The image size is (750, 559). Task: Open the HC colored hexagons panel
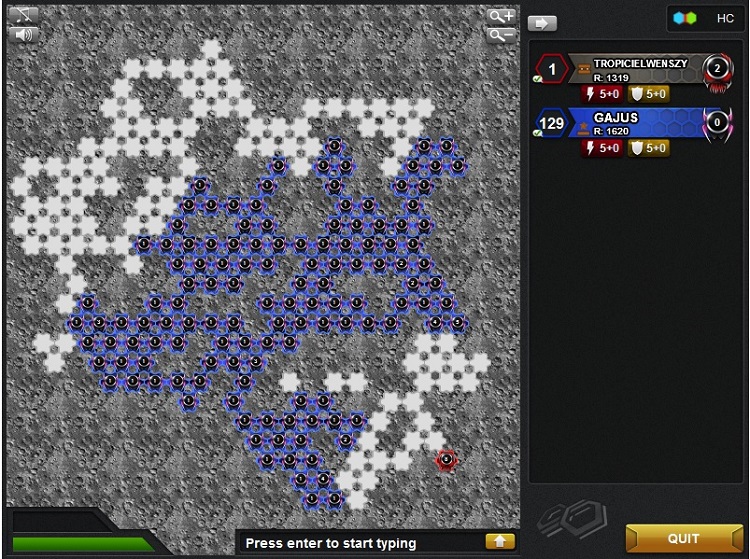point(704,19)
